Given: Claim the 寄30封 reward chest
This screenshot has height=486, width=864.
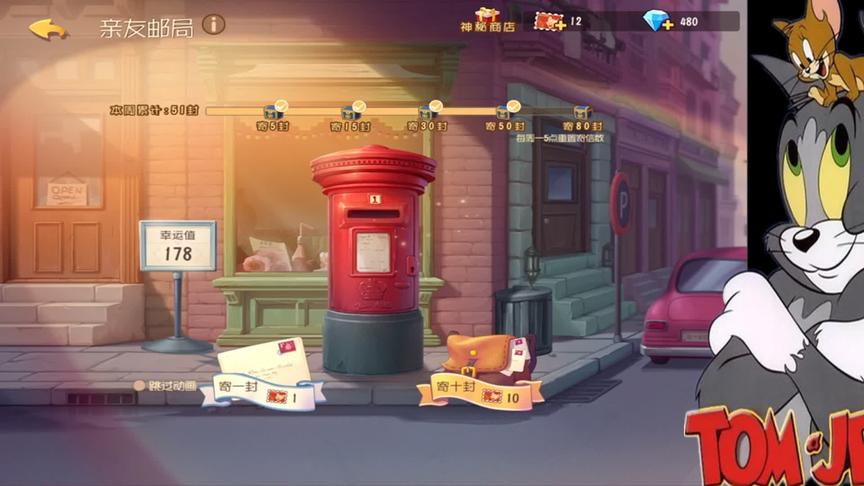Looking at the screenshot, I should [427, 113].
